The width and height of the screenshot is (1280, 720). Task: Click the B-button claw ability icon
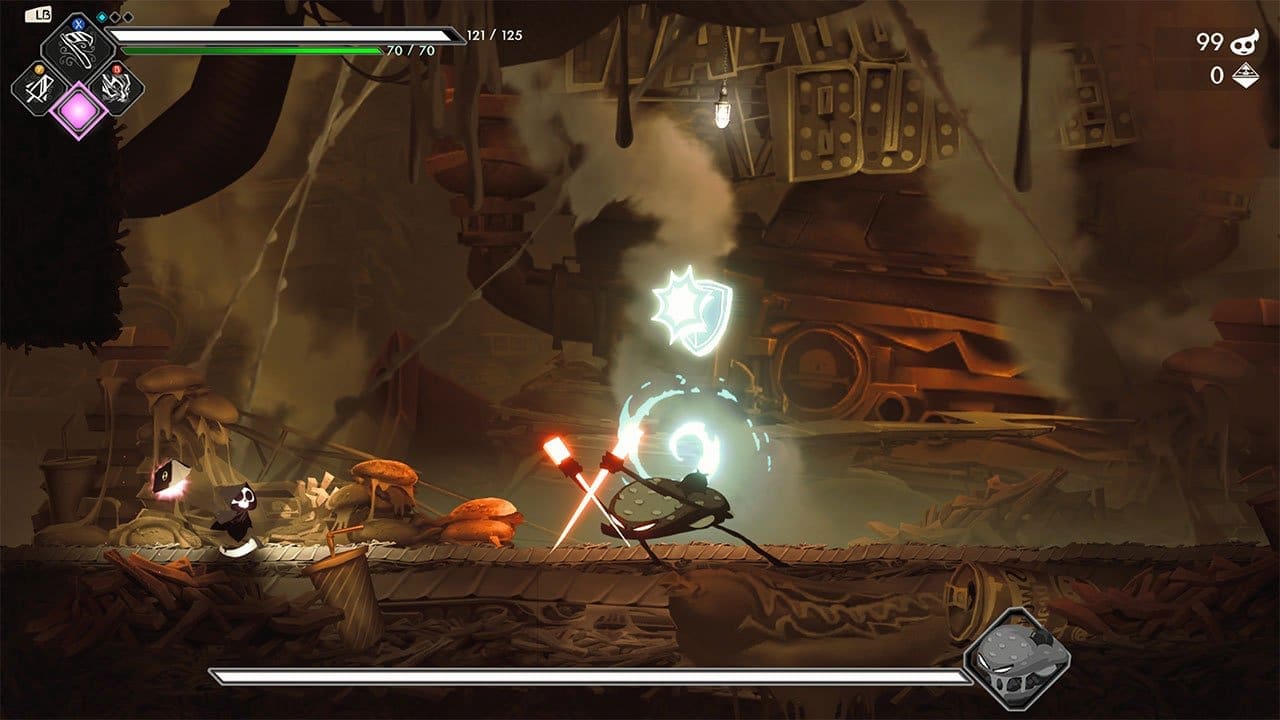point(115,89)
